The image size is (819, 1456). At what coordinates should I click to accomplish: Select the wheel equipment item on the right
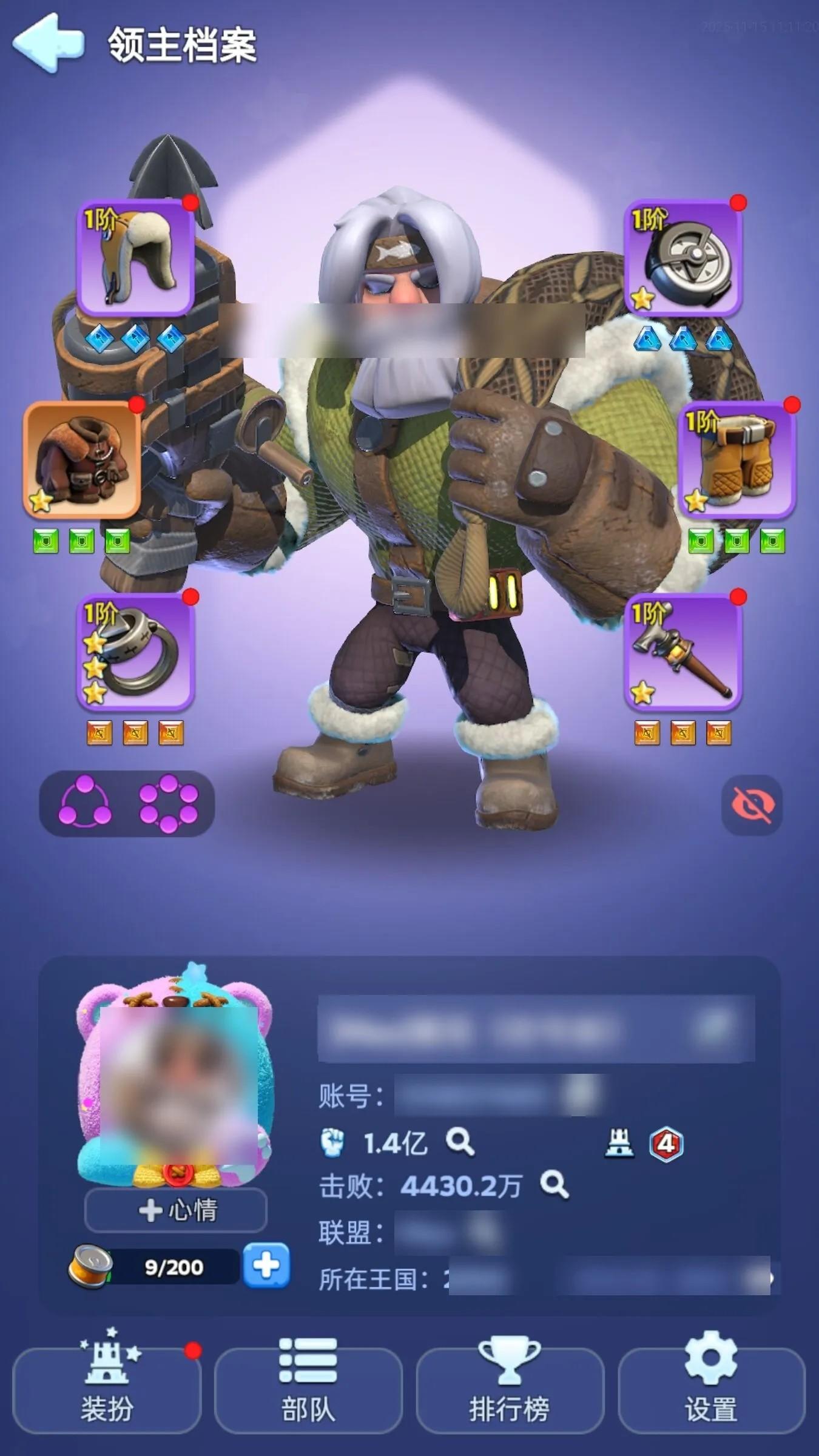(684, 258)
